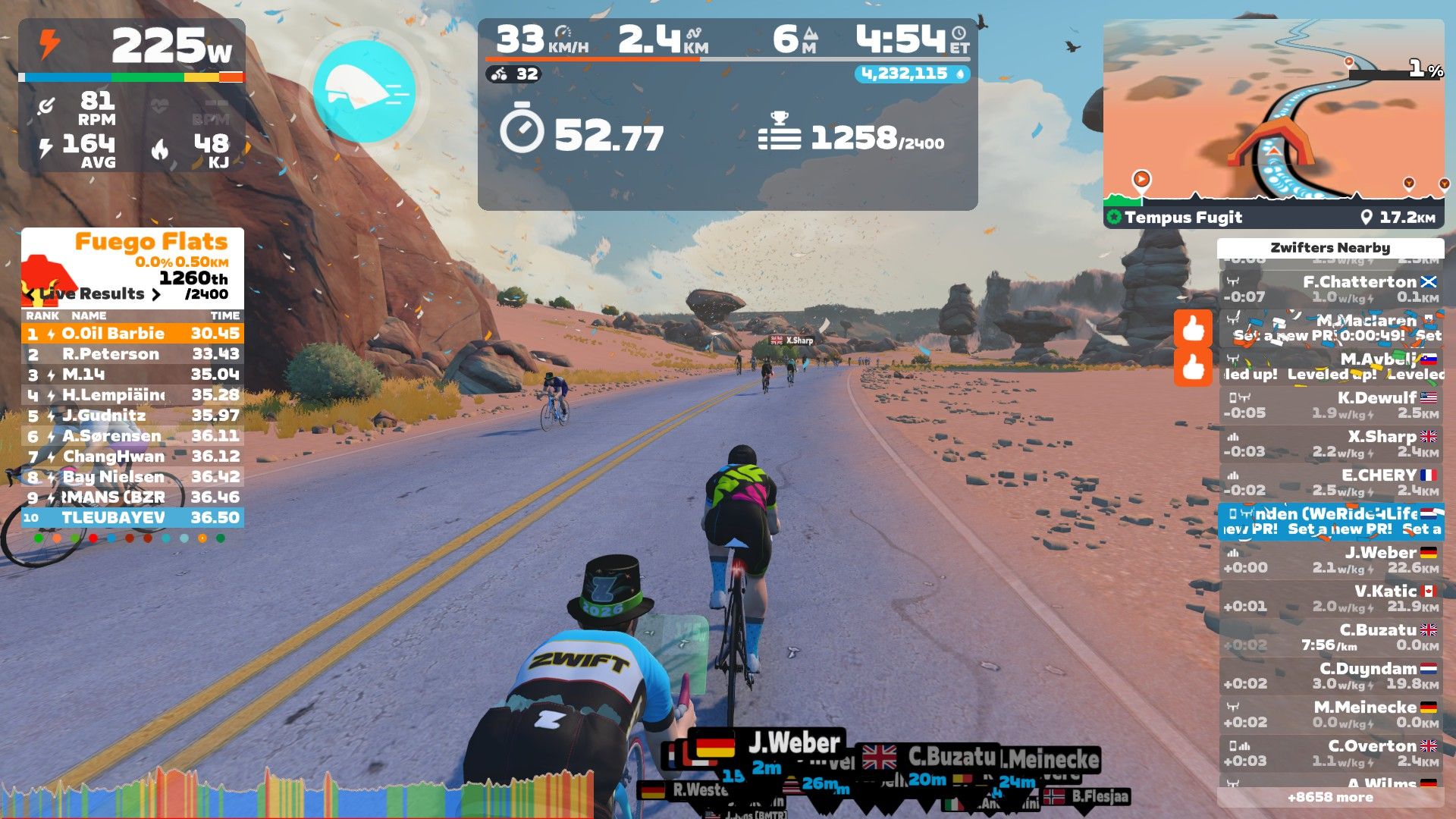Switch Live Results leaderboard view
This screenshot has width=1456, height=819.
tap(155, 294)
